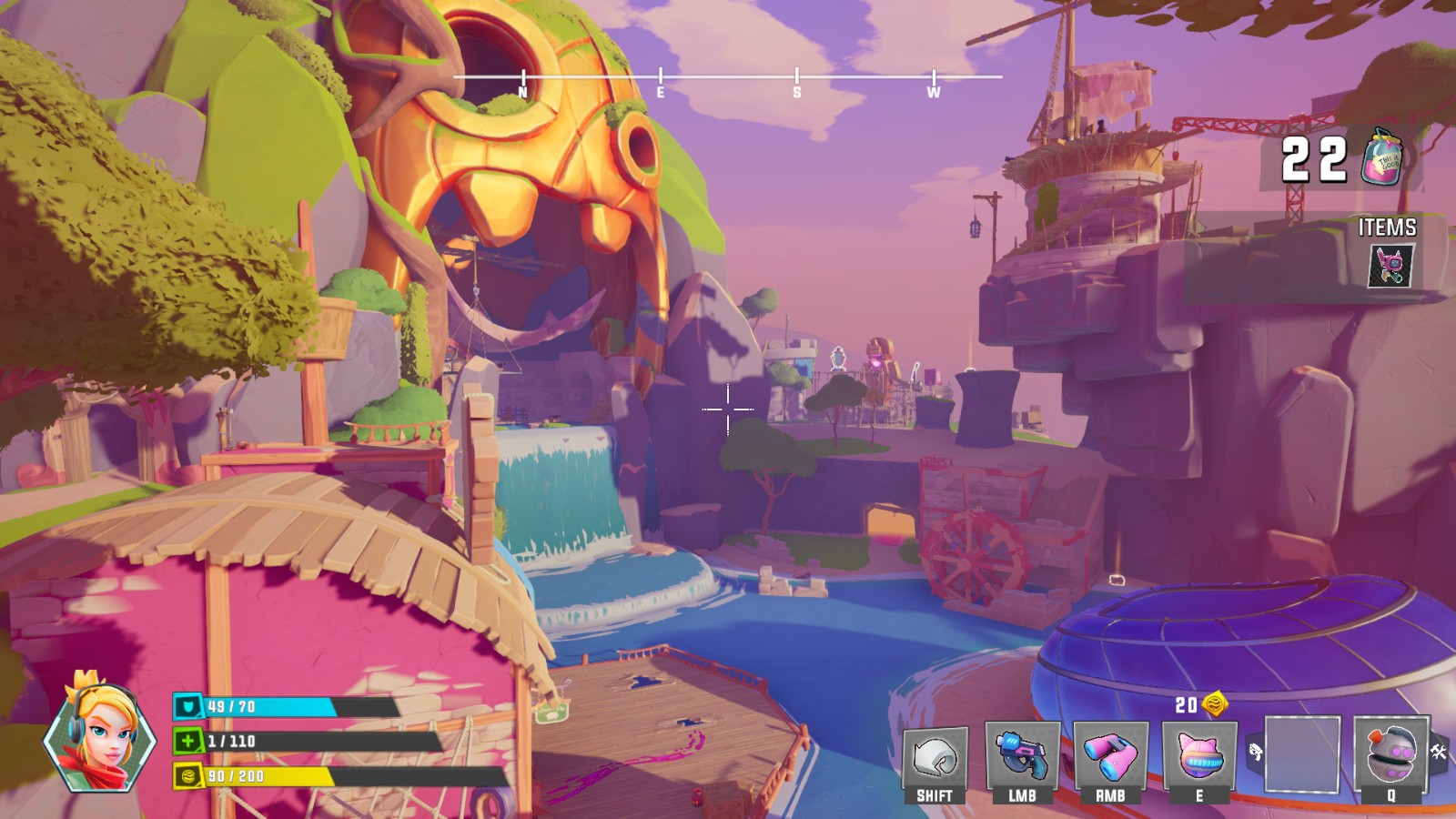Select the empty weapon slot beside the pistol icon
Screen dimensions: 1456x819
[x=1302, y=755]
